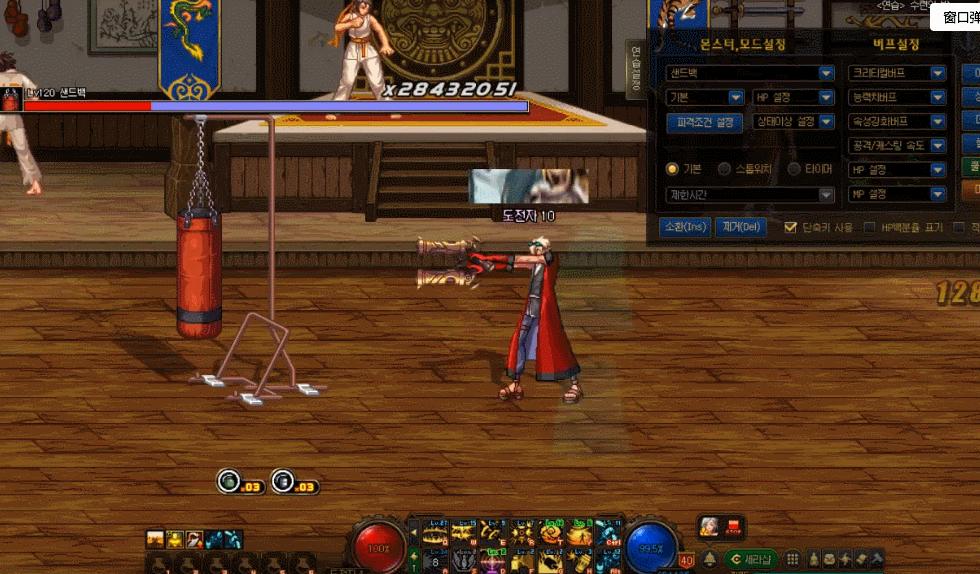The width and height of the screenshot is (980, 574).
Task: Open the 속성강화버프 dropdown
Action: pos(897,121)
